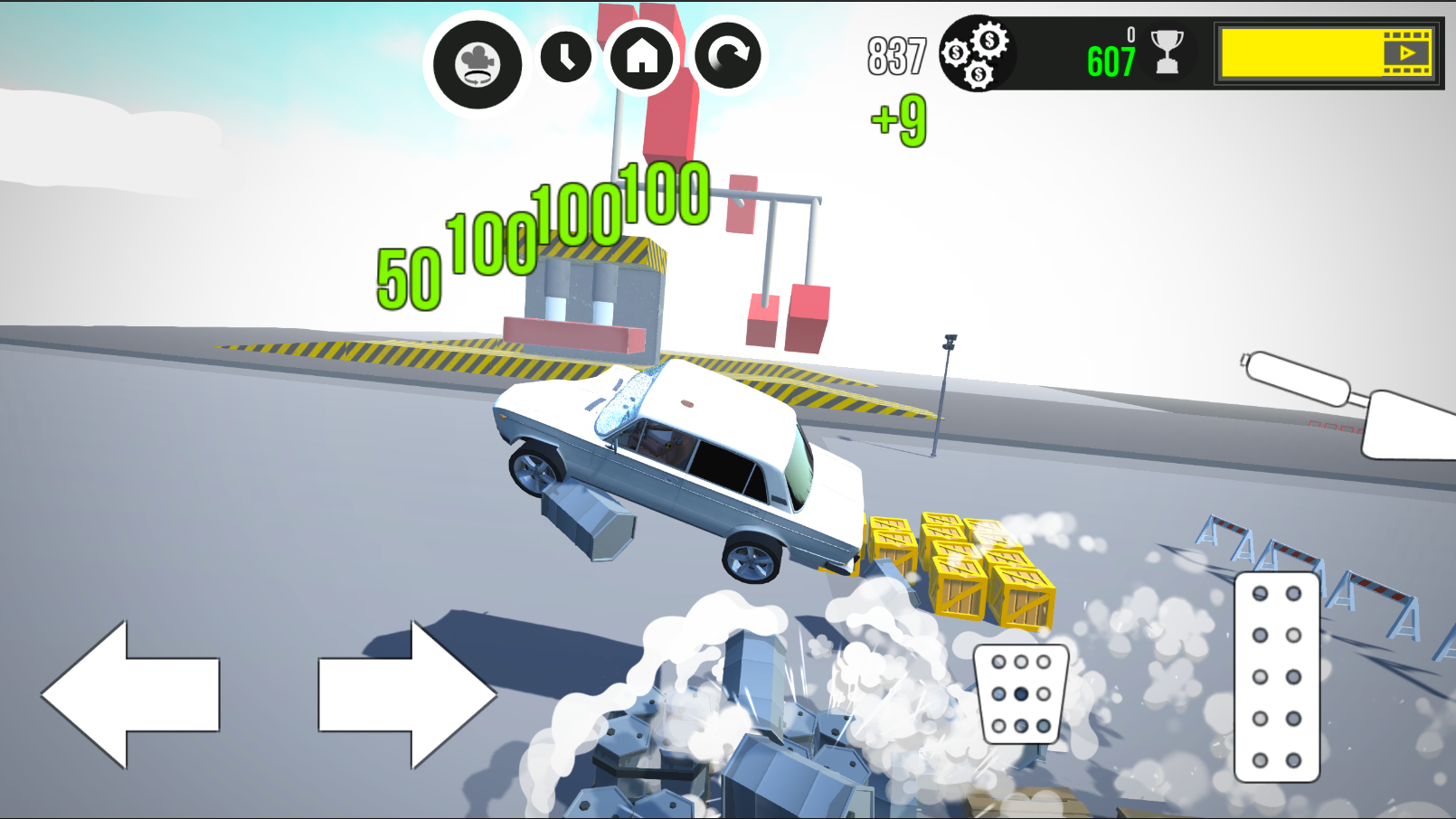The image size is (1456, 819).
Task: Open the time of day clock icon
Action: pos(565,58)
